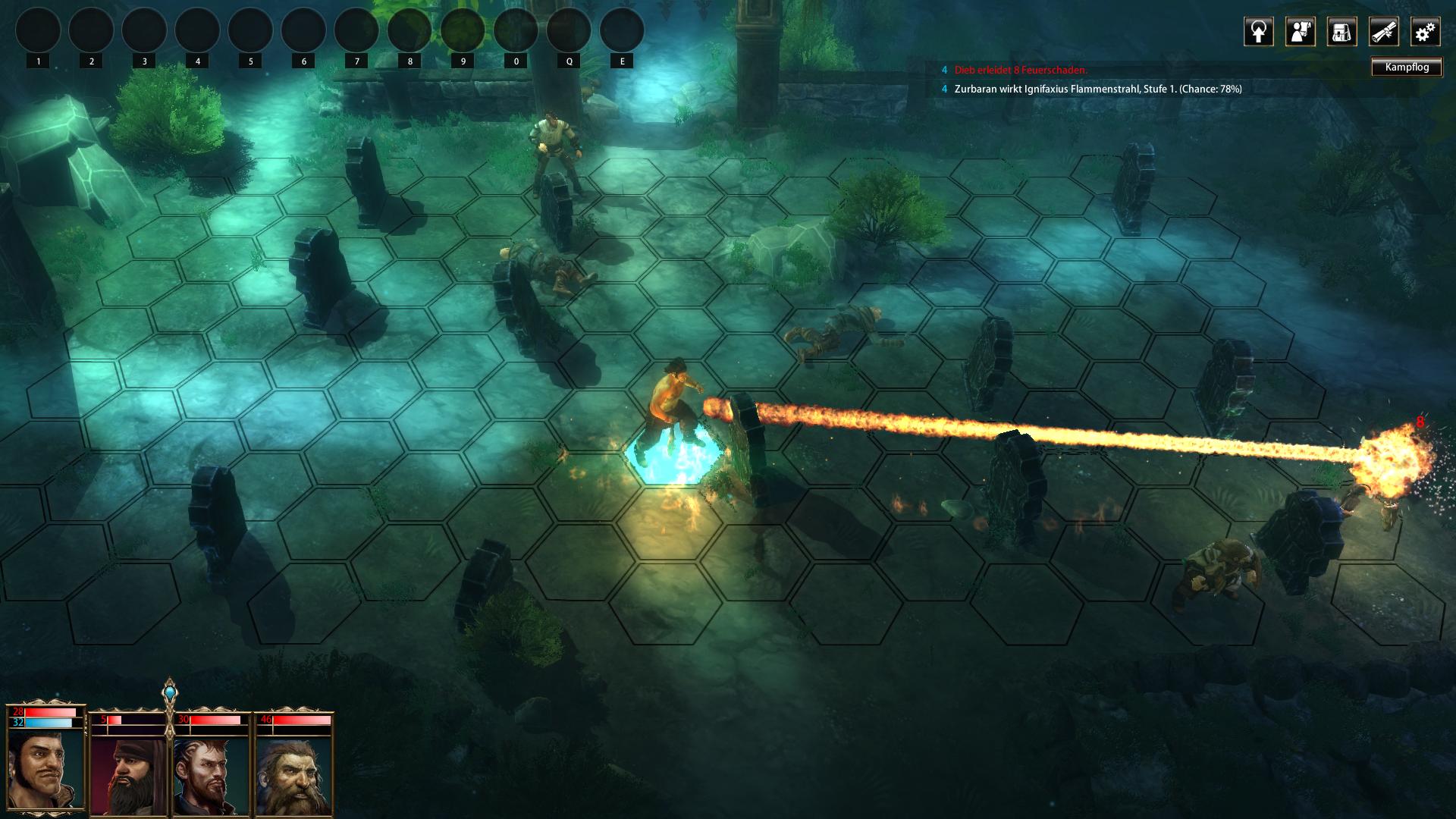Open the backpack inventory
This screenshot has width=1456, height=819.
tap(1341, 32)
